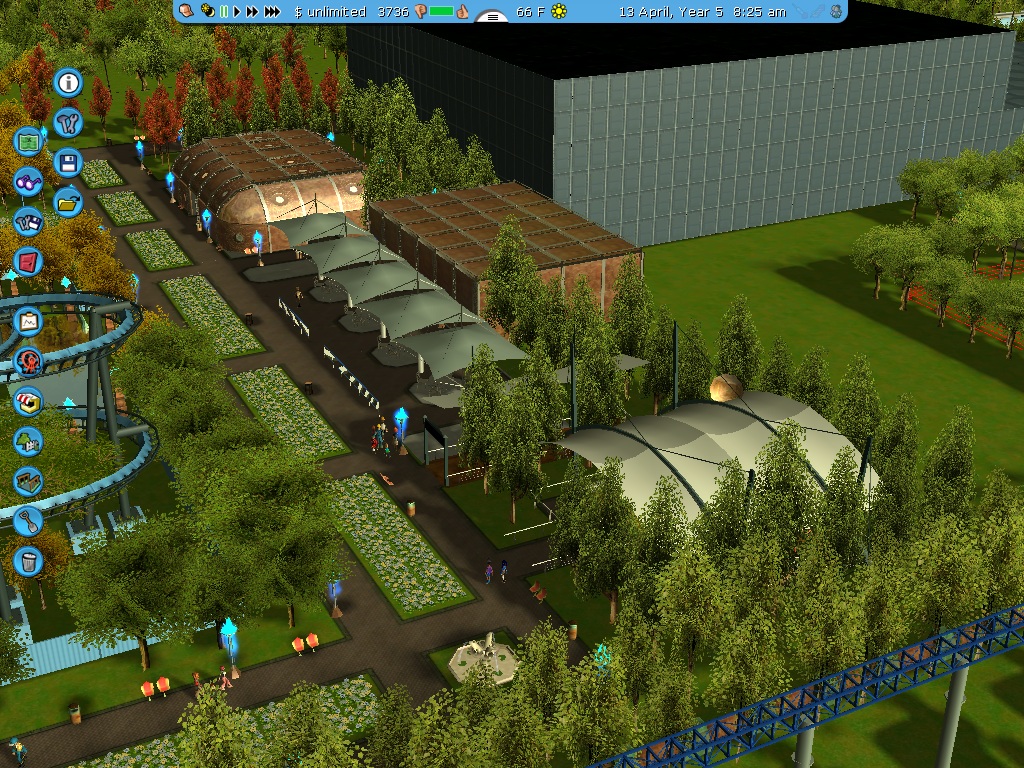Click the tools and floppy disk icon
The width and height of the screenshot is (1024, 768).
[28, 222]
